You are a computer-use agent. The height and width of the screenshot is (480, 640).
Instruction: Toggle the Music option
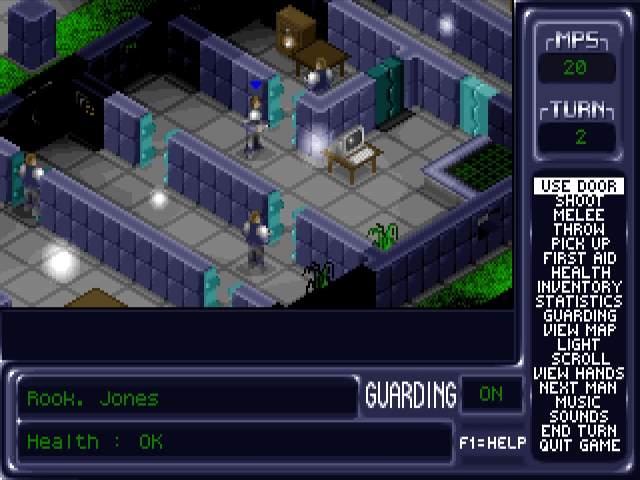[579, 402]
